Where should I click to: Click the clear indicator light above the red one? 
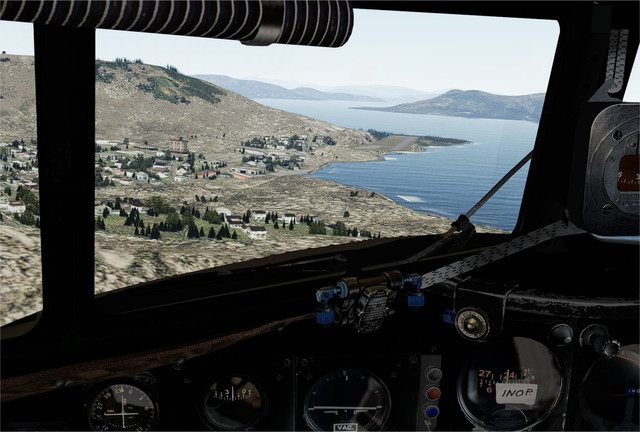tap(434, 375)
